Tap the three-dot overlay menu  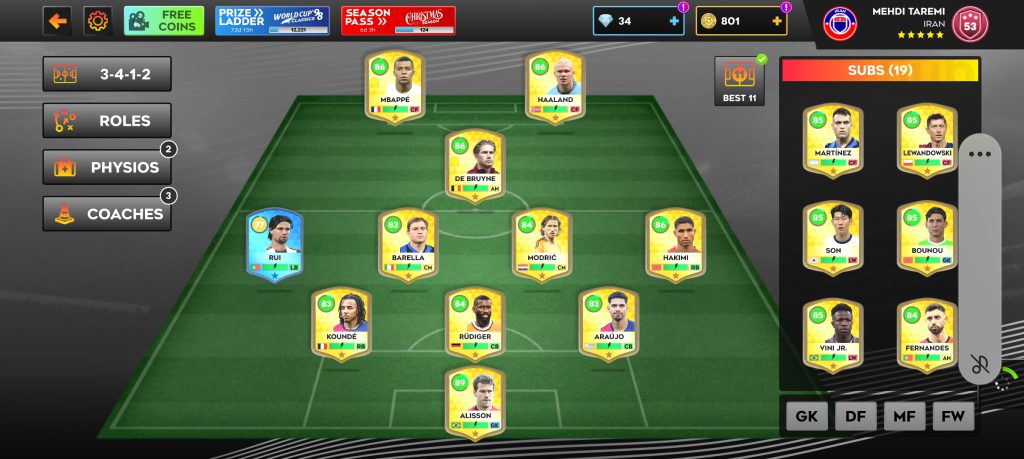980,155
